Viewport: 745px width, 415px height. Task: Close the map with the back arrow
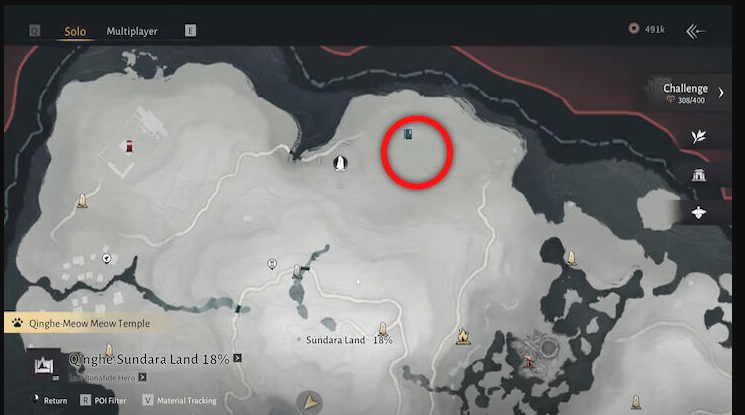[695, 31]
